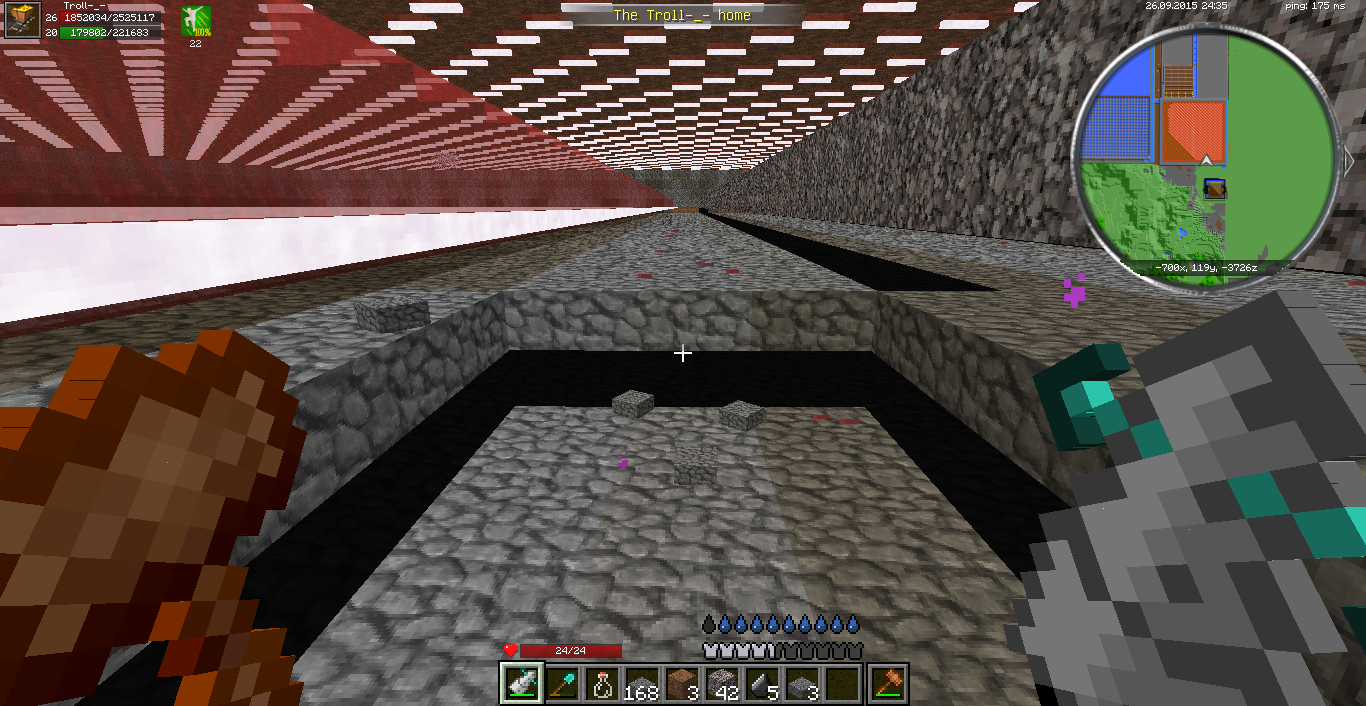Click the arrow on the minimap's edge

point(1348,160)
